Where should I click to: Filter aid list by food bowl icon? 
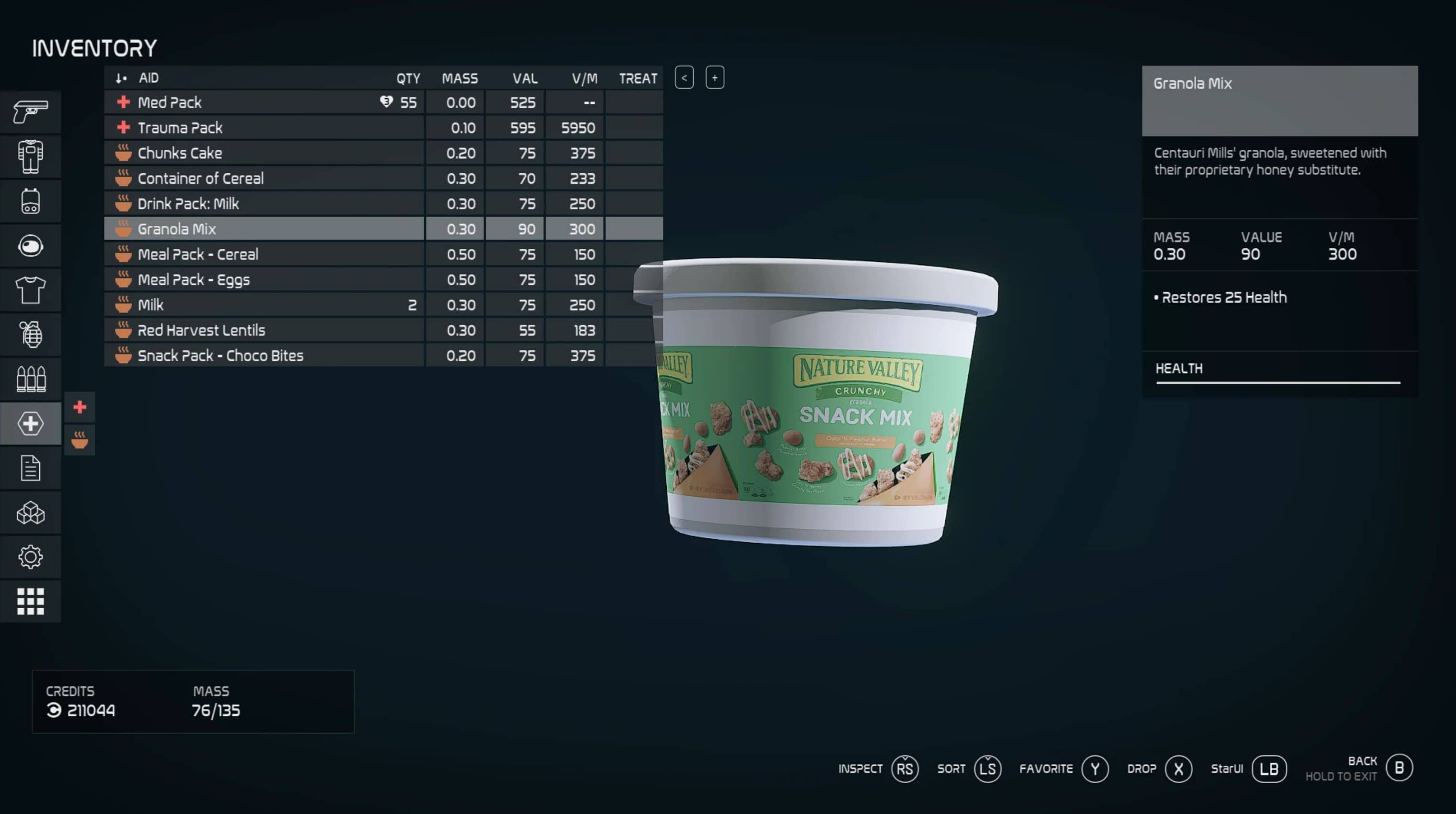(80, 439)
